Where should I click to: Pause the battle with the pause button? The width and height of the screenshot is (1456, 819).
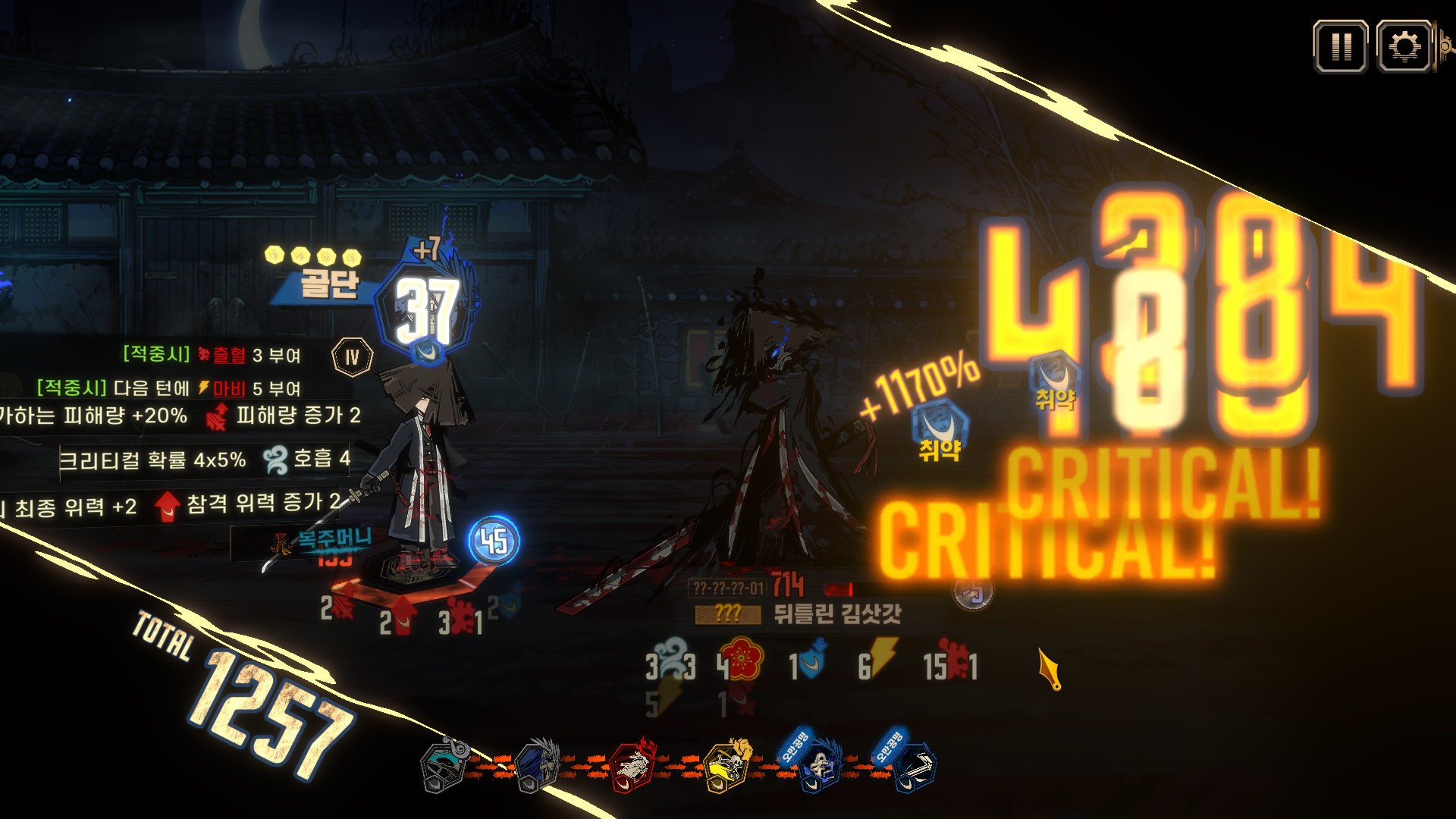click(1340, 47)
